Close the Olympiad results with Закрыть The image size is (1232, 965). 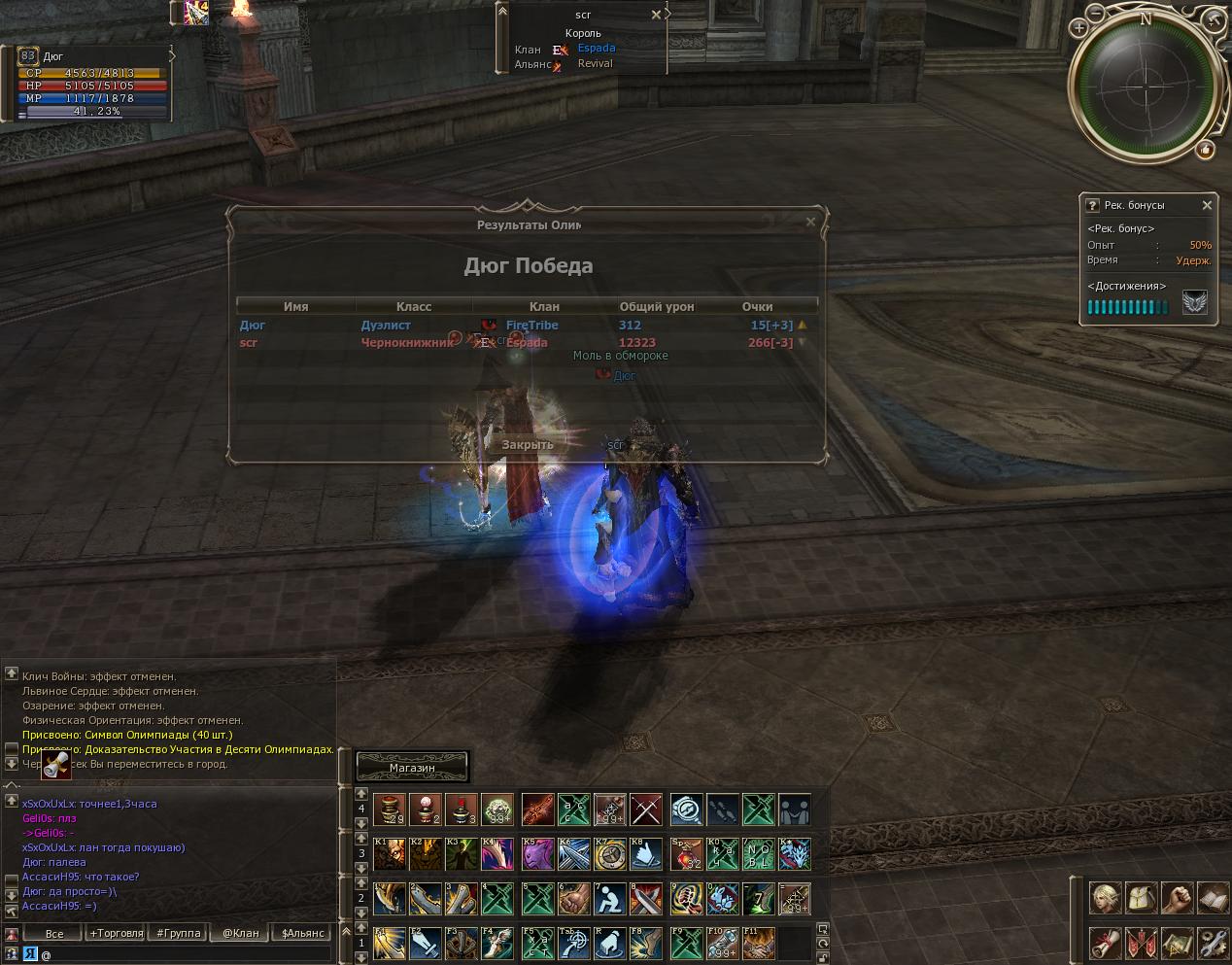click(528, 444)
